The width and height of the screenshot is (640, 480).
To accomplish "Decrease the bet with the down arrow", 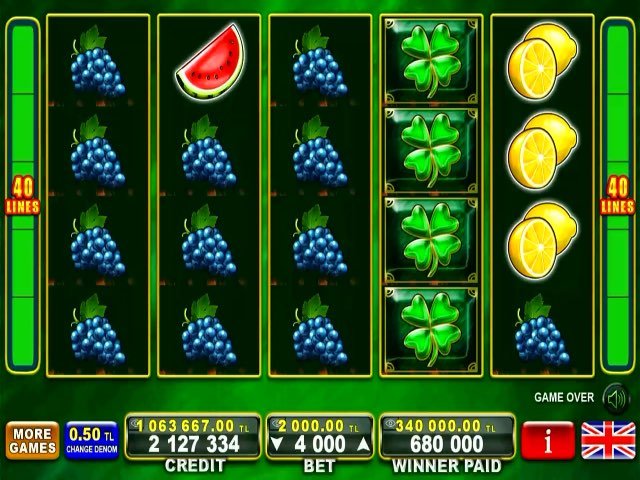I will 279,444.
